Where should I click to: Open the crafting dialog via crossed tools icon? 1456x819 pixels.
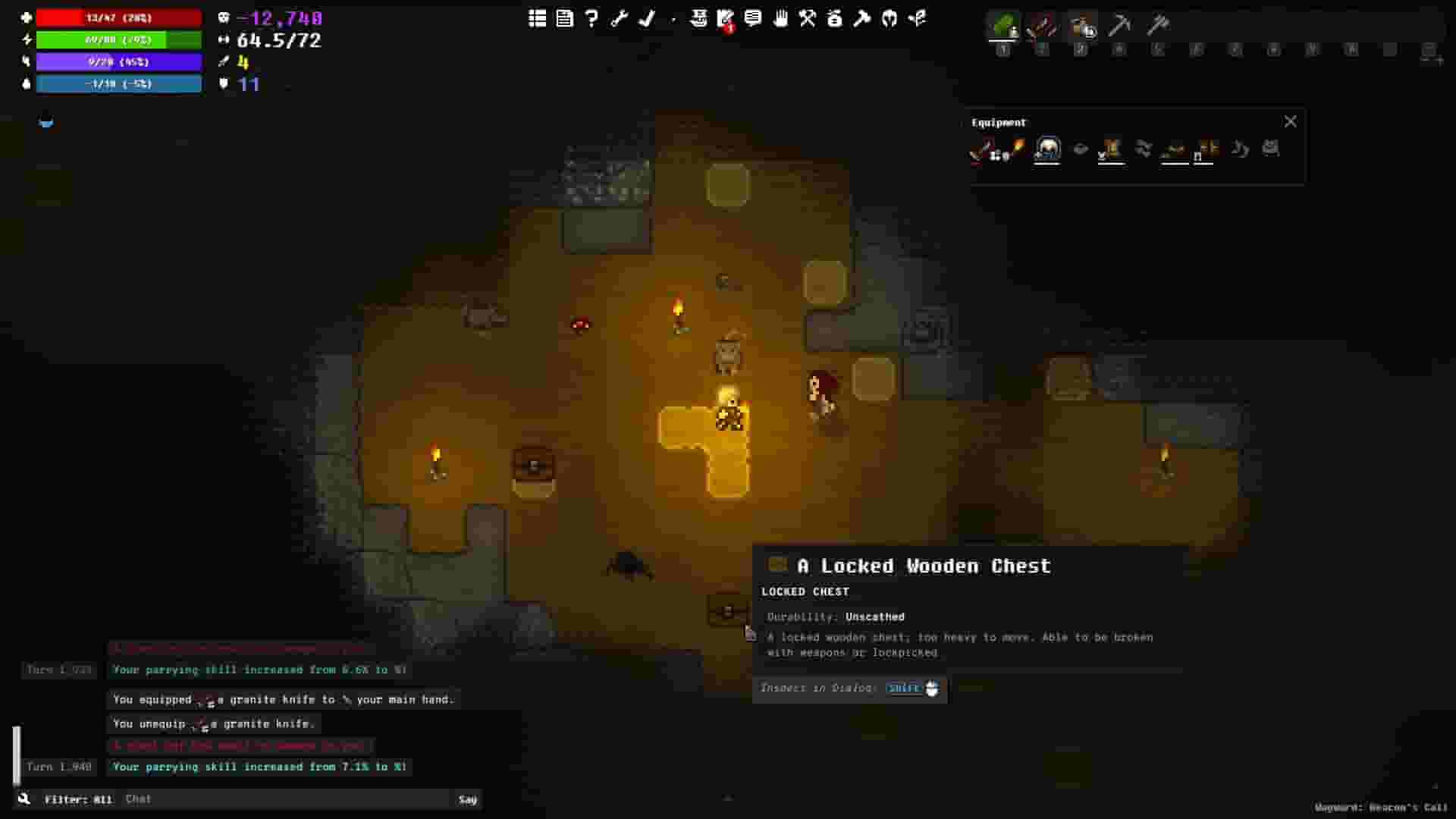808,19
